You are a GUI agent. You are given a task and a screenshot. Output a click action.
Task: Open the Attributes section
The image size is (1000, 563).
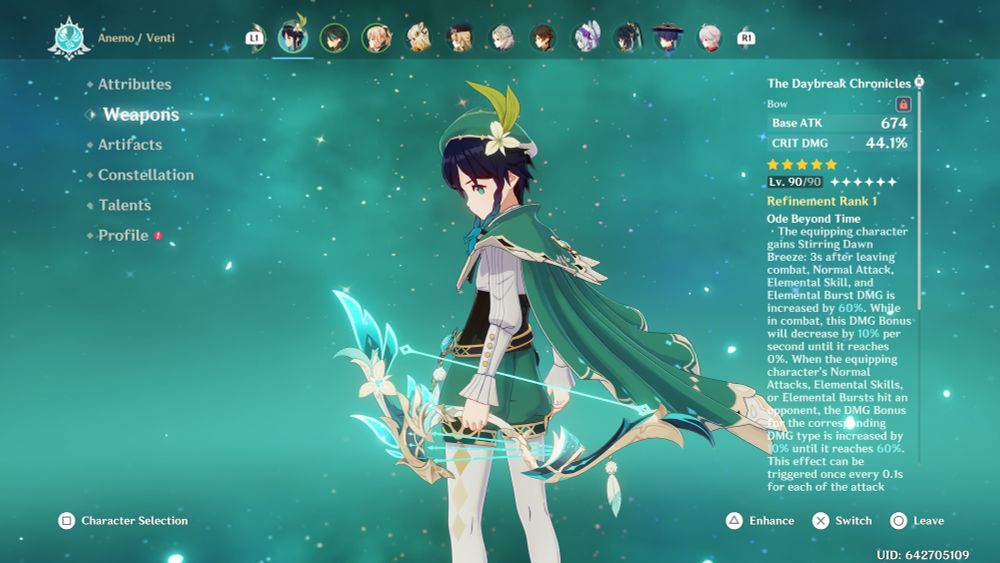pos(134,85)
